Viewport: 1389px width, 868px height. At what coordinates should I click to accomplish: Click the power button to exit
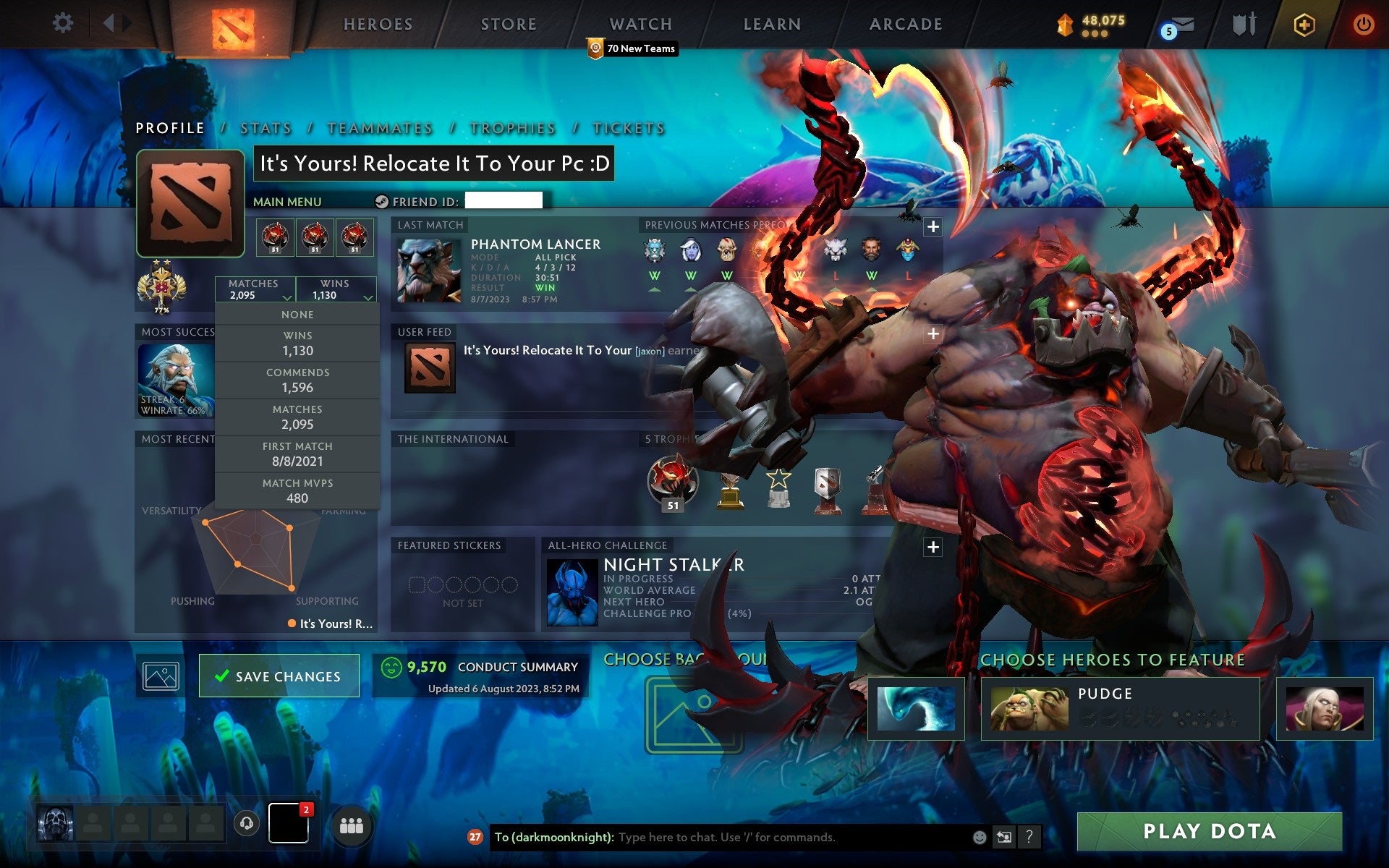(x=1364, y=24)
